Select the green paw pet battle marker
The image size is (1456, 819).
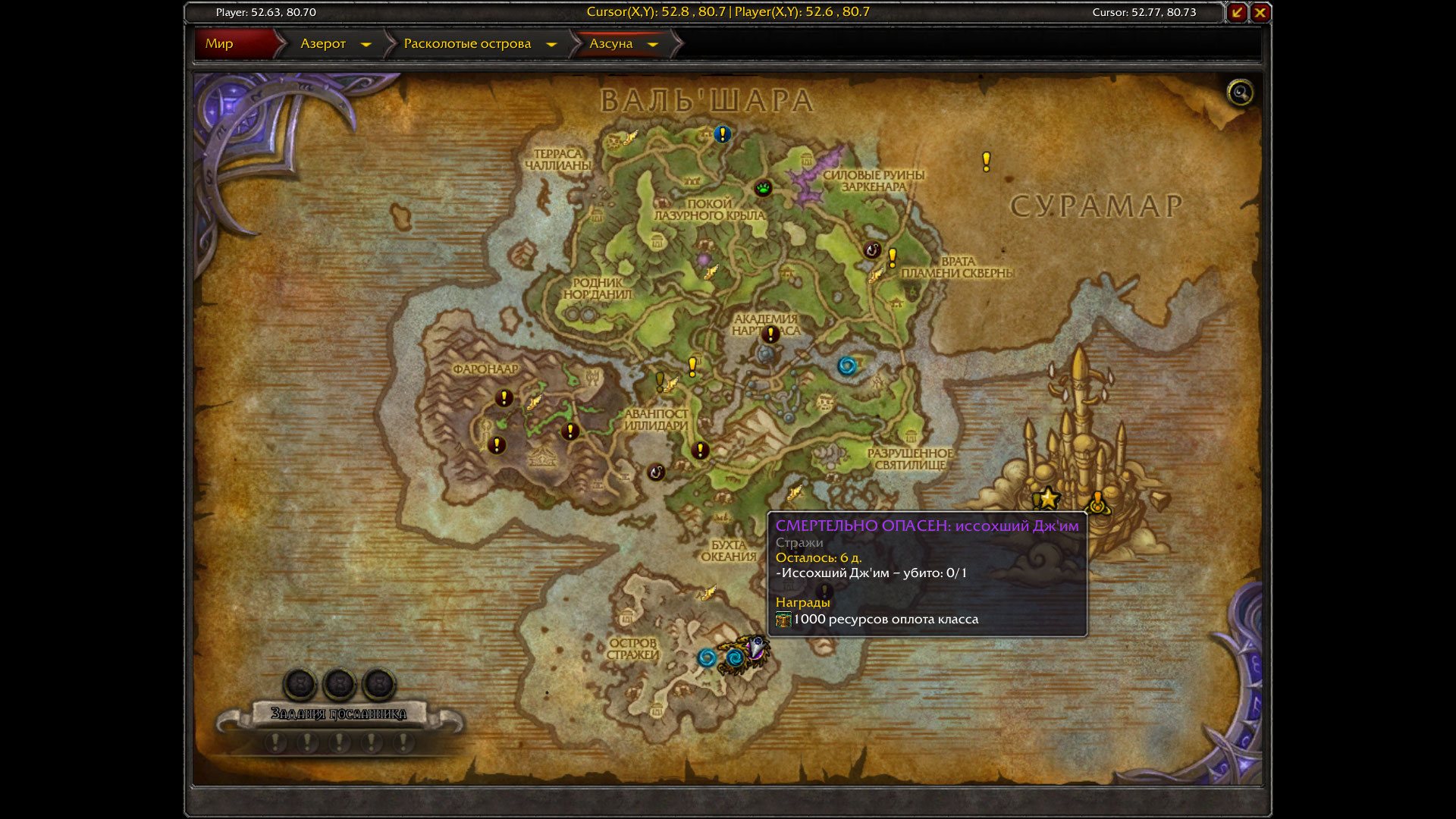click(763, 187)
